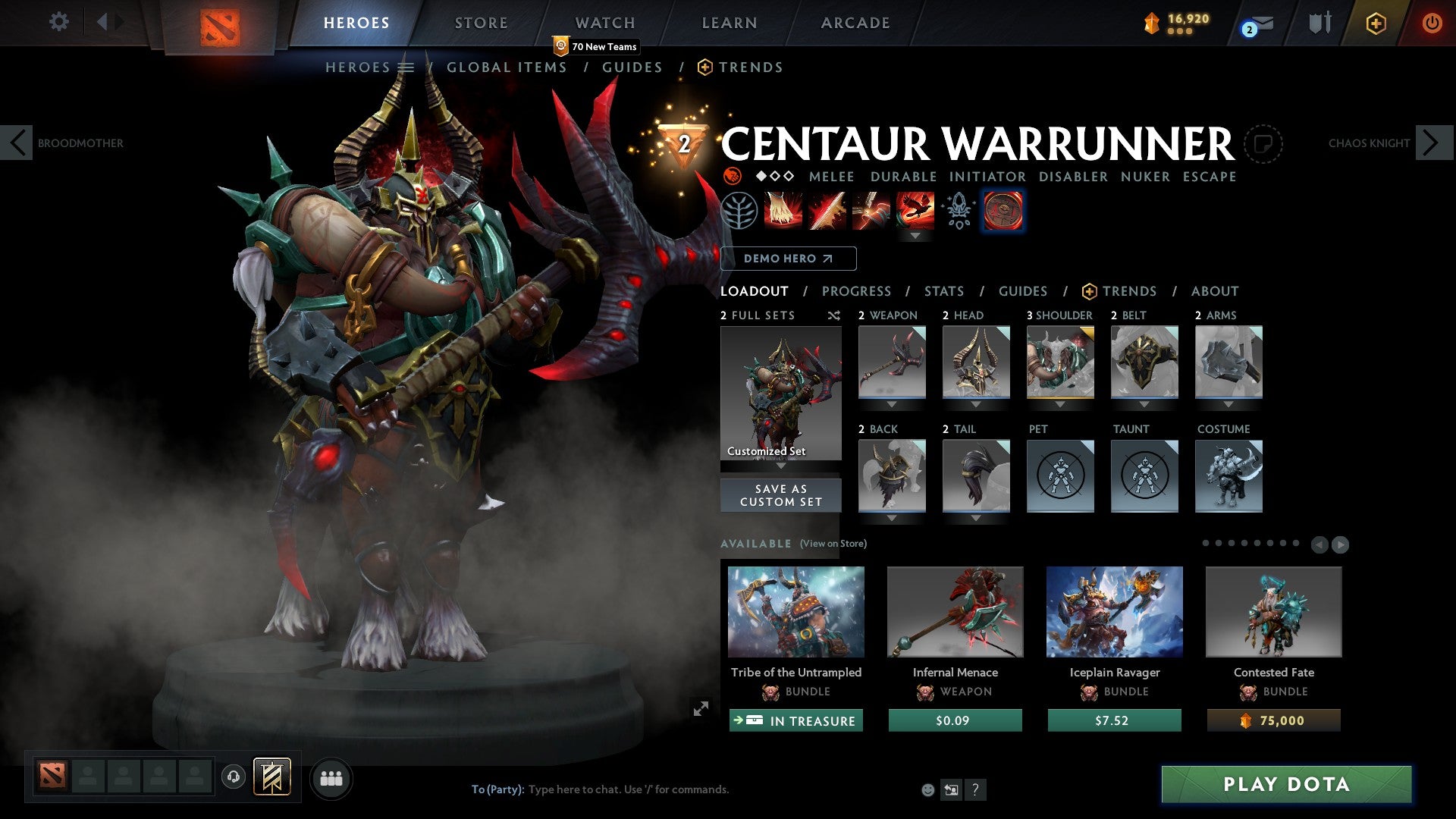Open the View on Store link

point(833,544)
